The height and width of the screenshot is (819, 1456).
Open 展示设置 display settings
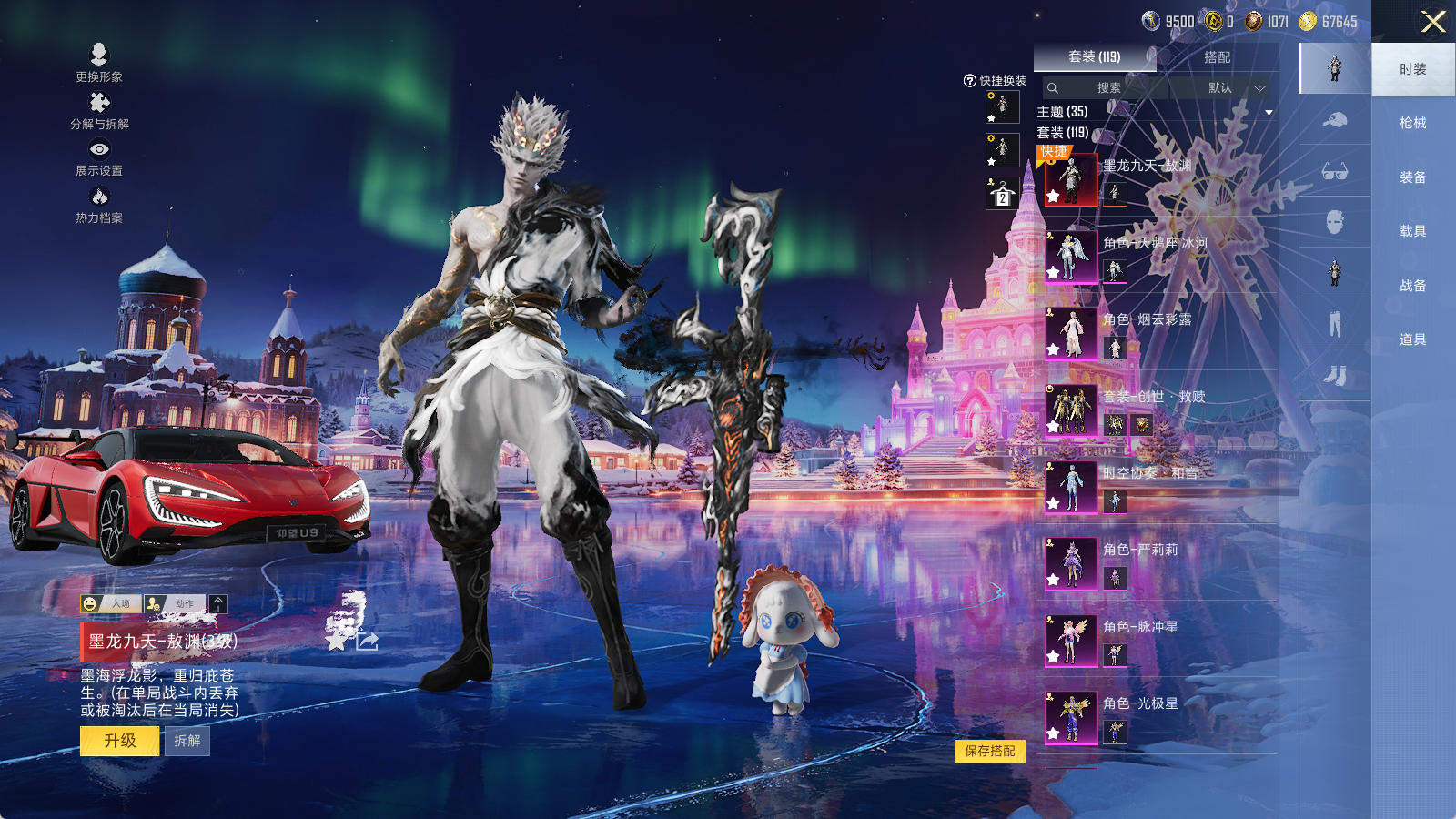tap(99, 157)
